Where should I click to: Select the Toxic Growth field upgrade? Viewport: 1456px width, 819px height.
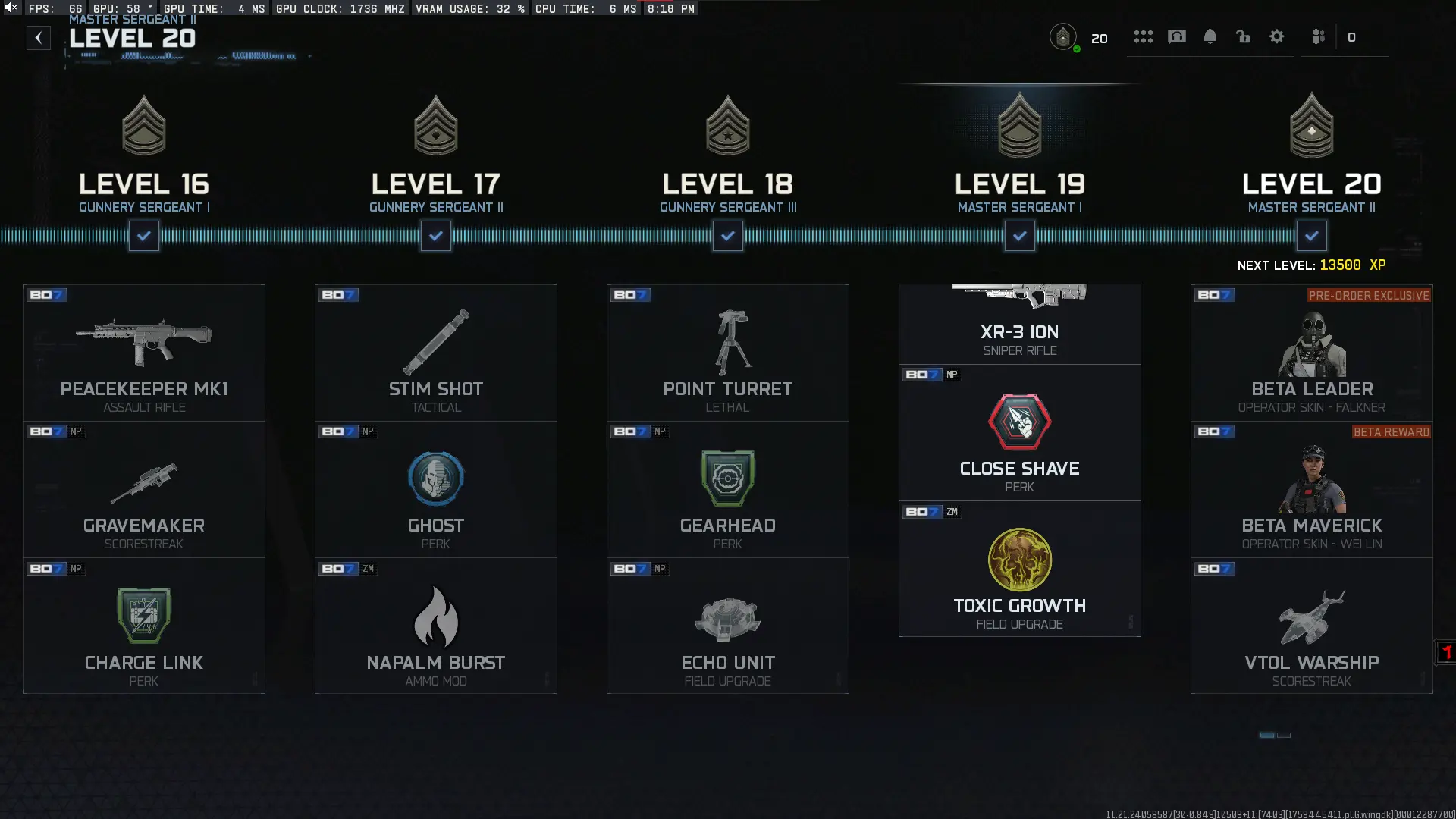[1019, 569]
